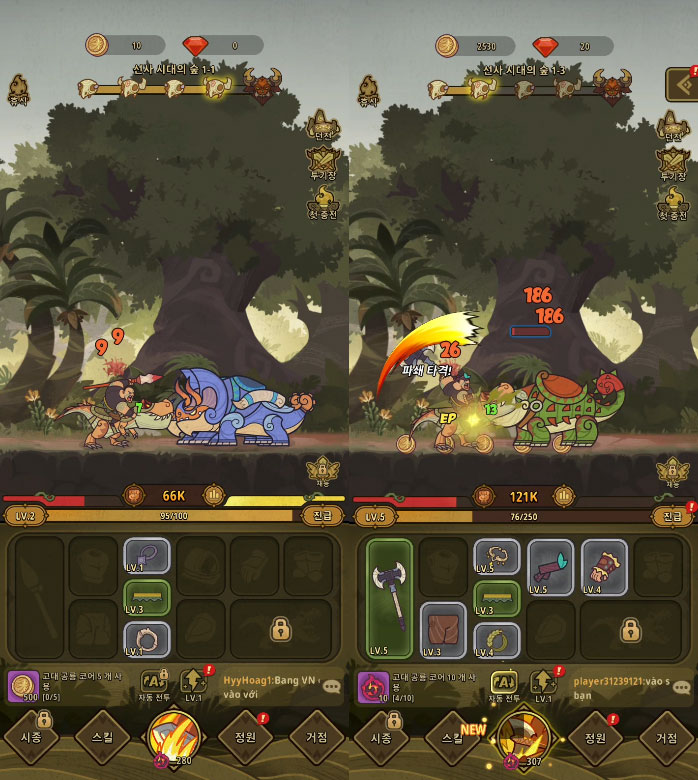Viewport: 698px width, 780px height.
Task: Open chat message from HyyHoag1
Action: coord(270,685)
